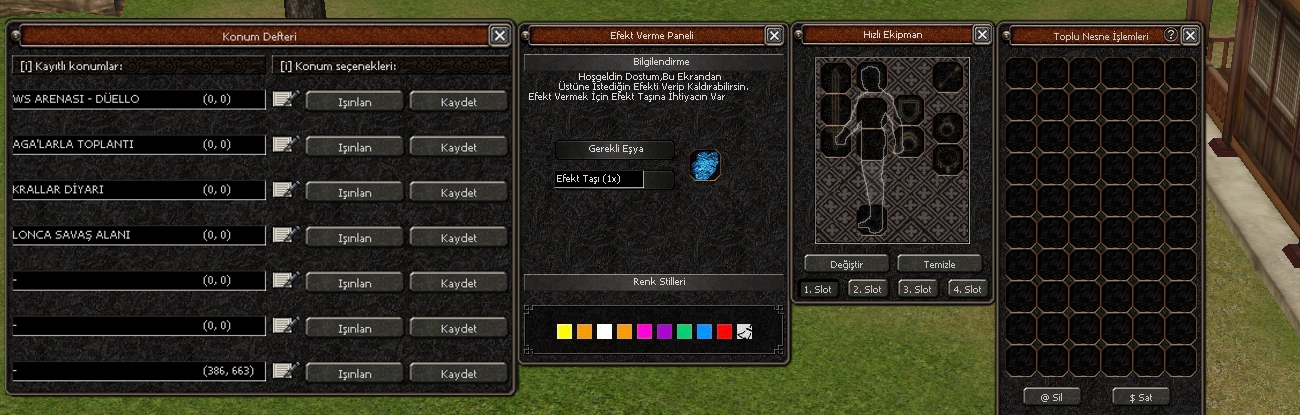The width and height of the screenshot is (1300, 415).
Task: Click the $ Sat sell button
Action: click(1140, 396)
